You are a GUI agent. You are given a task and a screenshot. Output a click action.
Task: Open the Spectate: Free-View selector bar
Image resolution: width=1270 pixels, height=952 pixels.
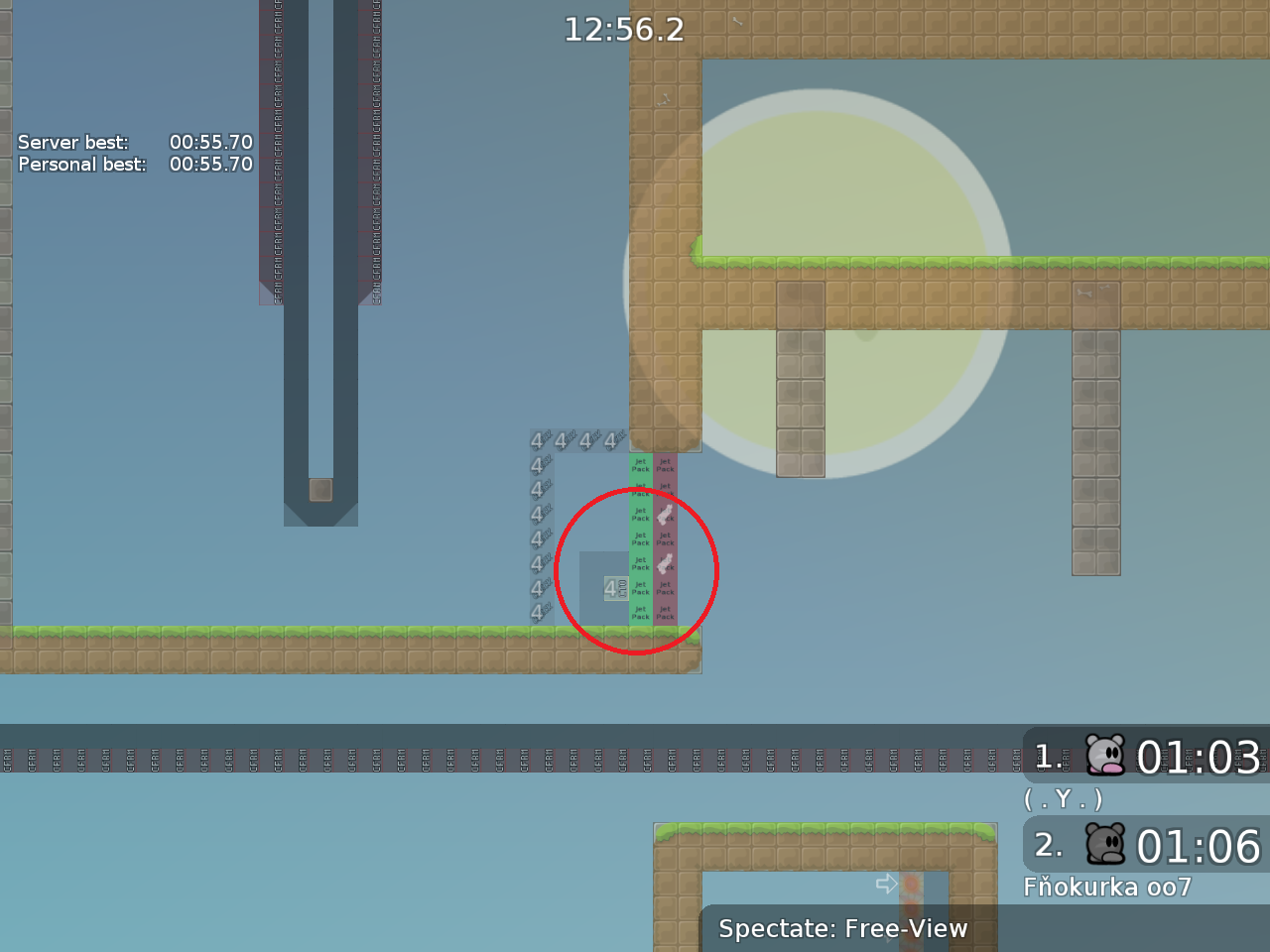tap(843, 929)
